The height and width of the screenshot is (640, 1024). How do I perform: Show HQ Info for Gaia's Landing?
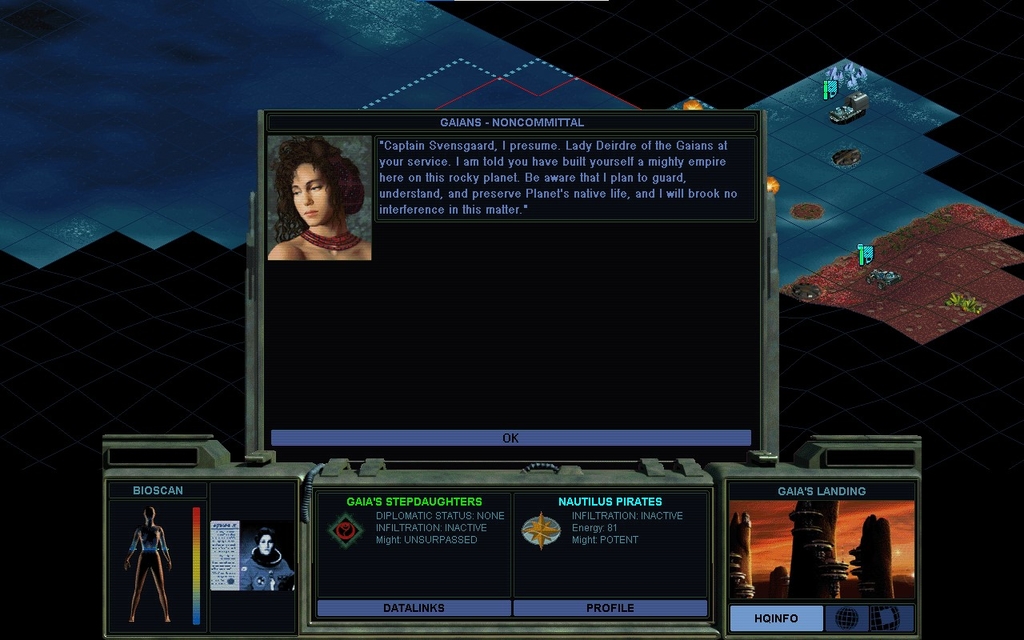(776, 618)
